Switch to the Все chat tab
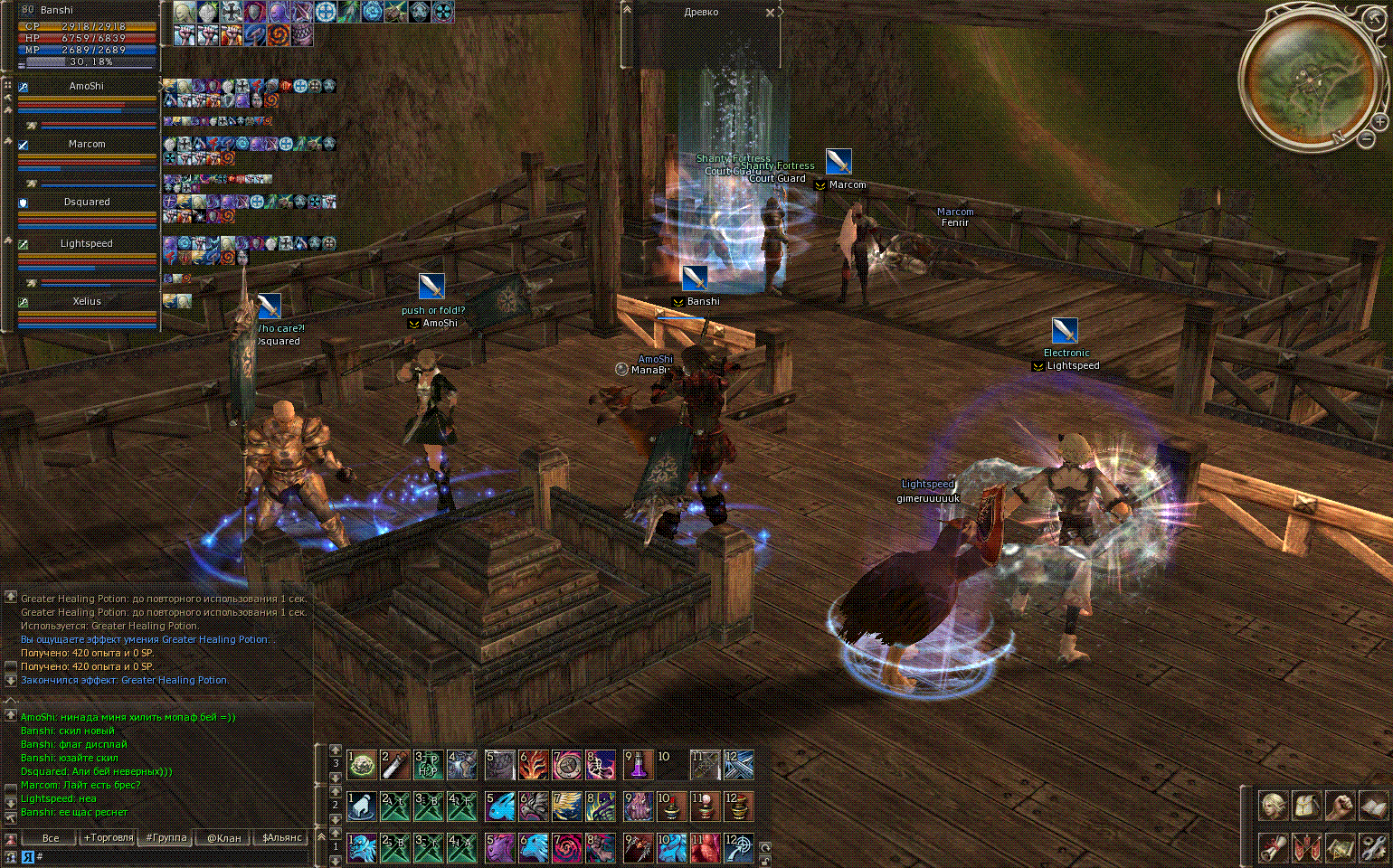1393x868 pixels. tap(51, 837)
